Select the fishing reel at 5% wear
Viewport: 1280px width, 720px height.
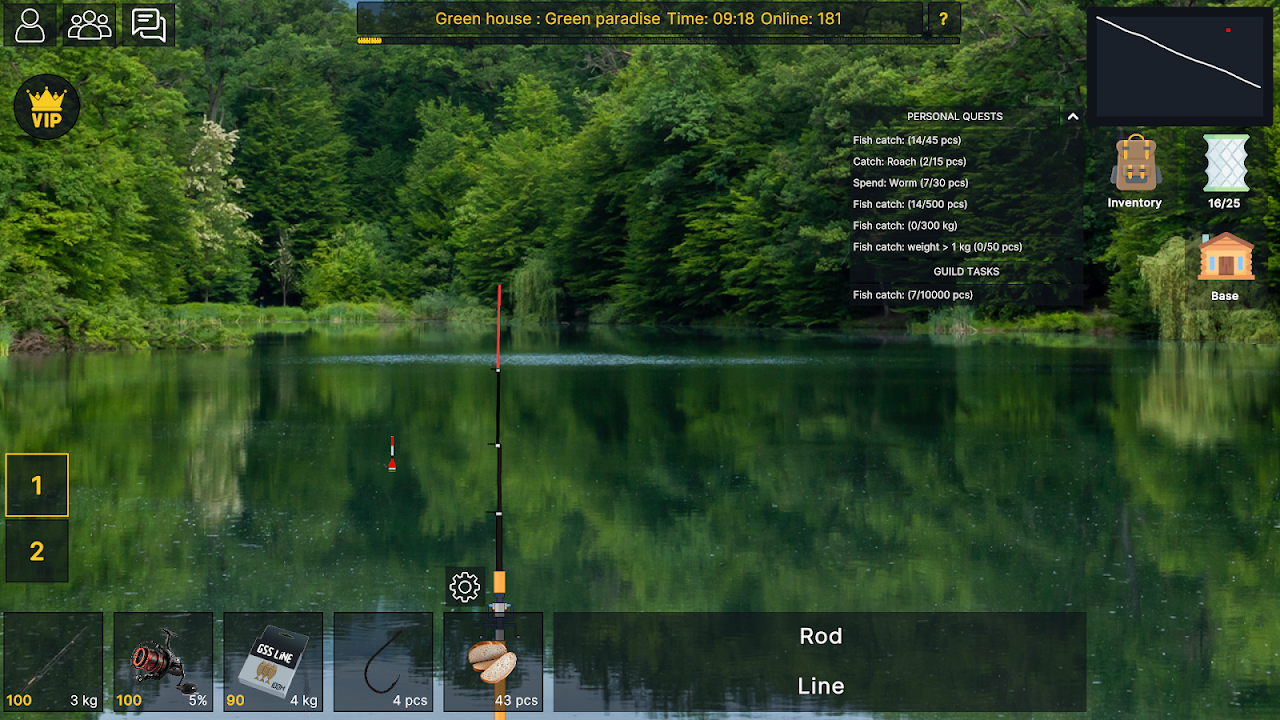pos(162,662)
